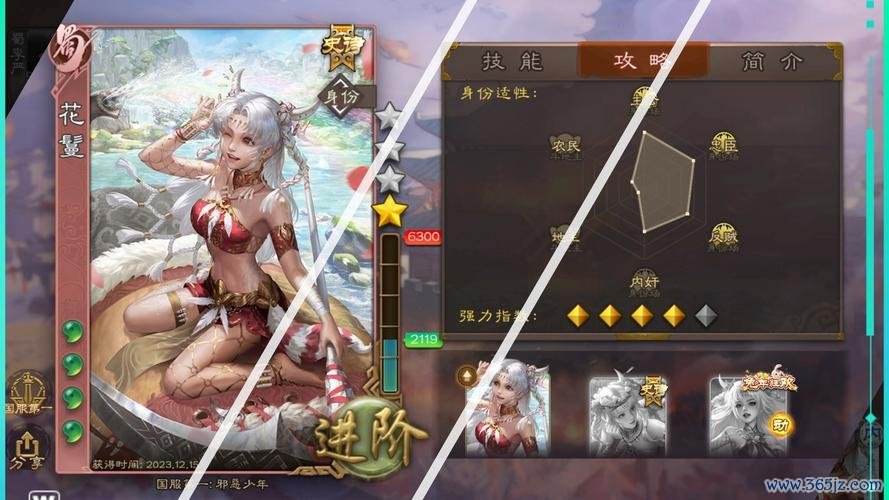
Task: View the 国服第一 ranking icon
Action: (x=26, y=394)
